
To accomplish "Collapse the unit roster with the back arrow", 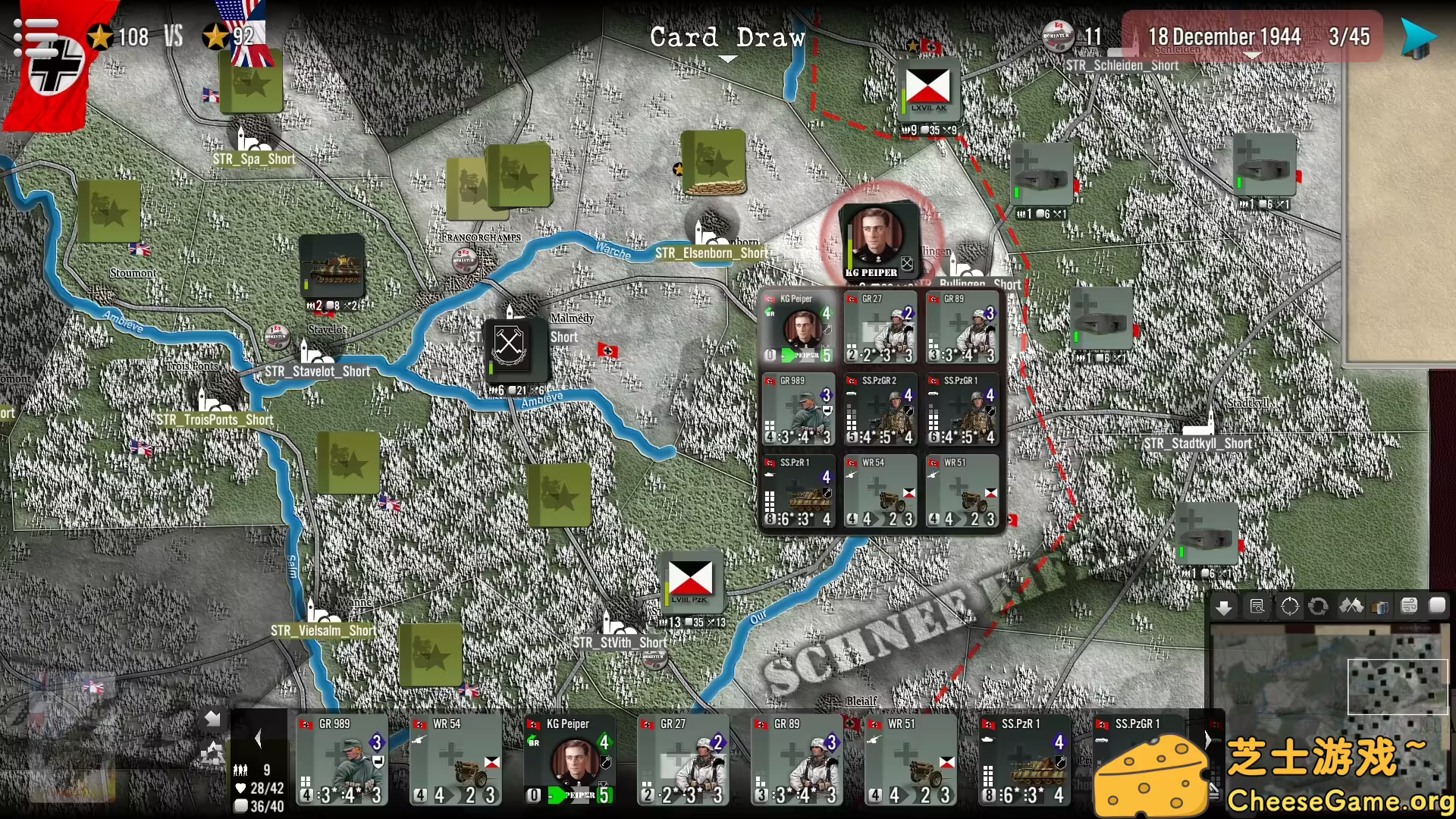I will pos(212,720).
